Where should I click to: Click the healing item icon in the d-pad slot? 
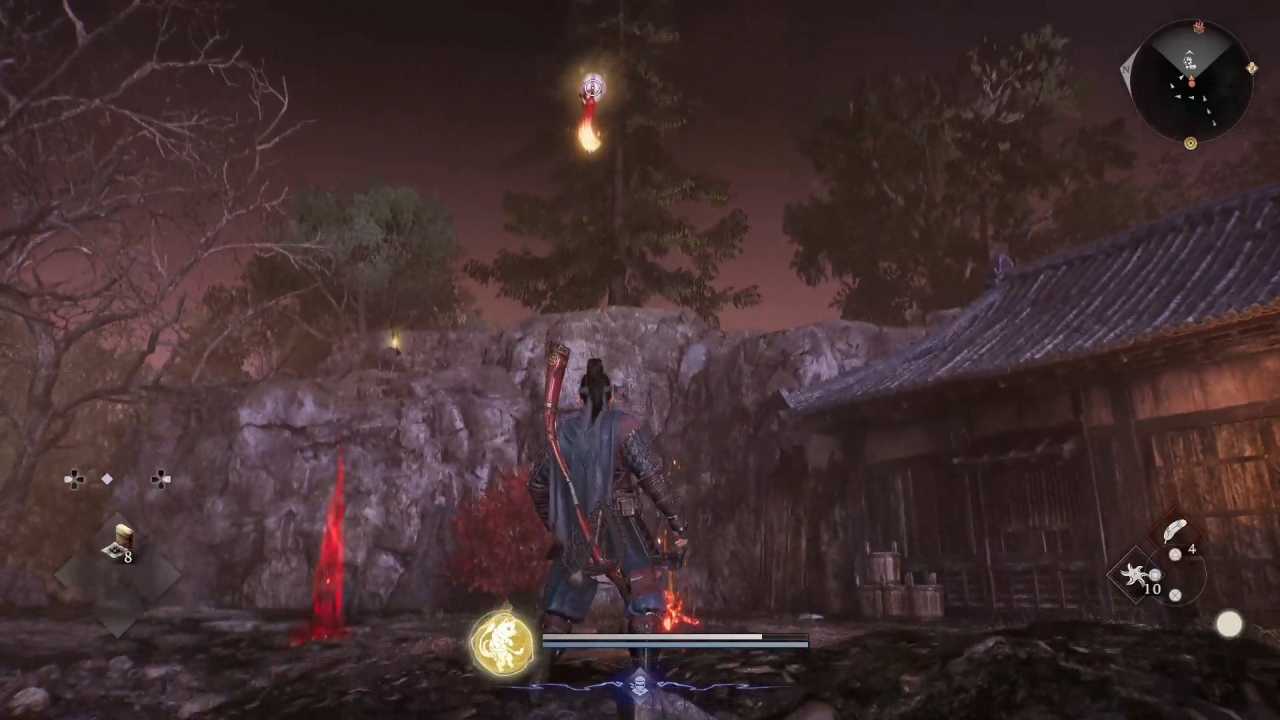122,536
